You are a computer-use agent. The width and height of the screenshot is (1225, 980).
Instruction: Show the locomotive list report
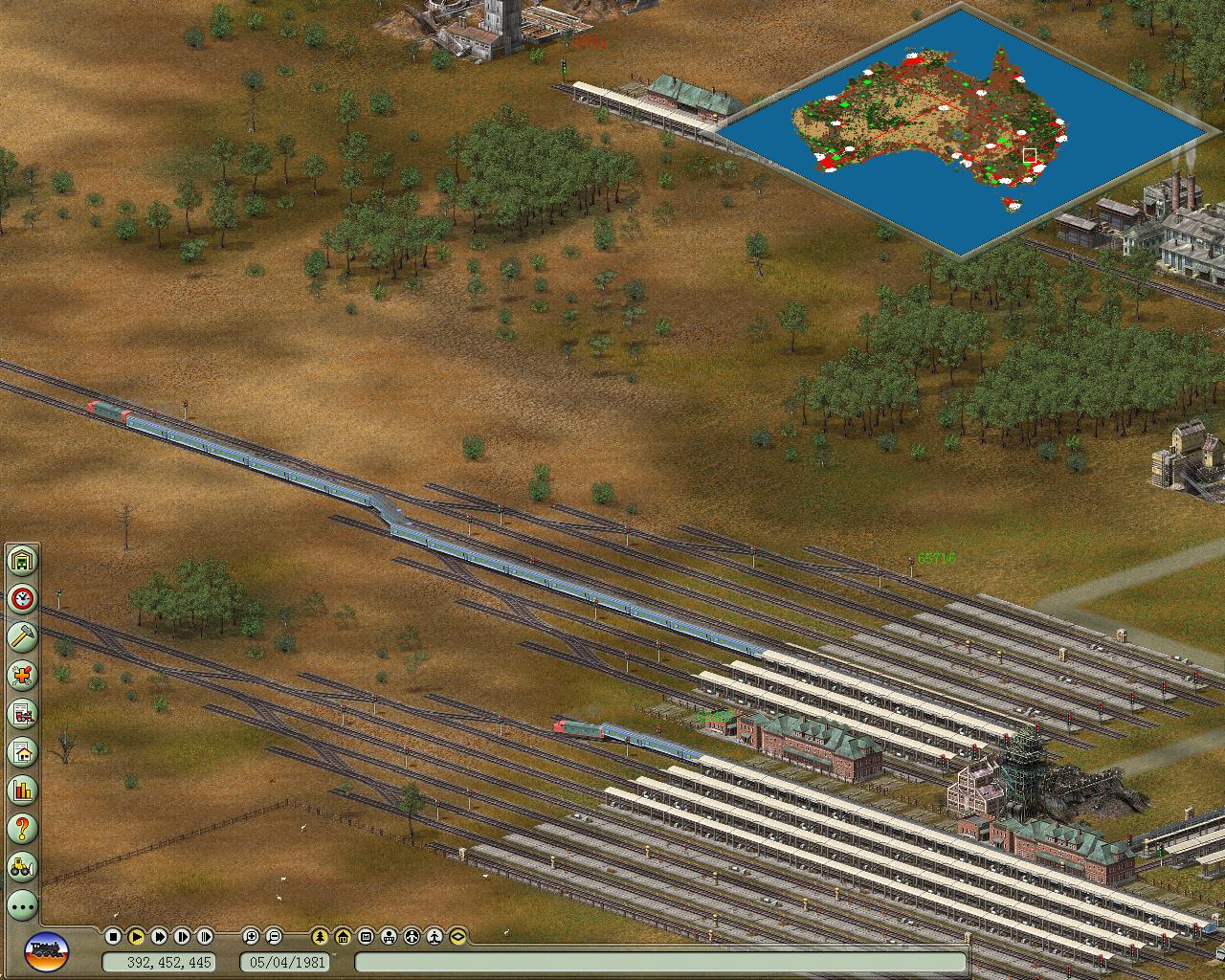point(22,714)
